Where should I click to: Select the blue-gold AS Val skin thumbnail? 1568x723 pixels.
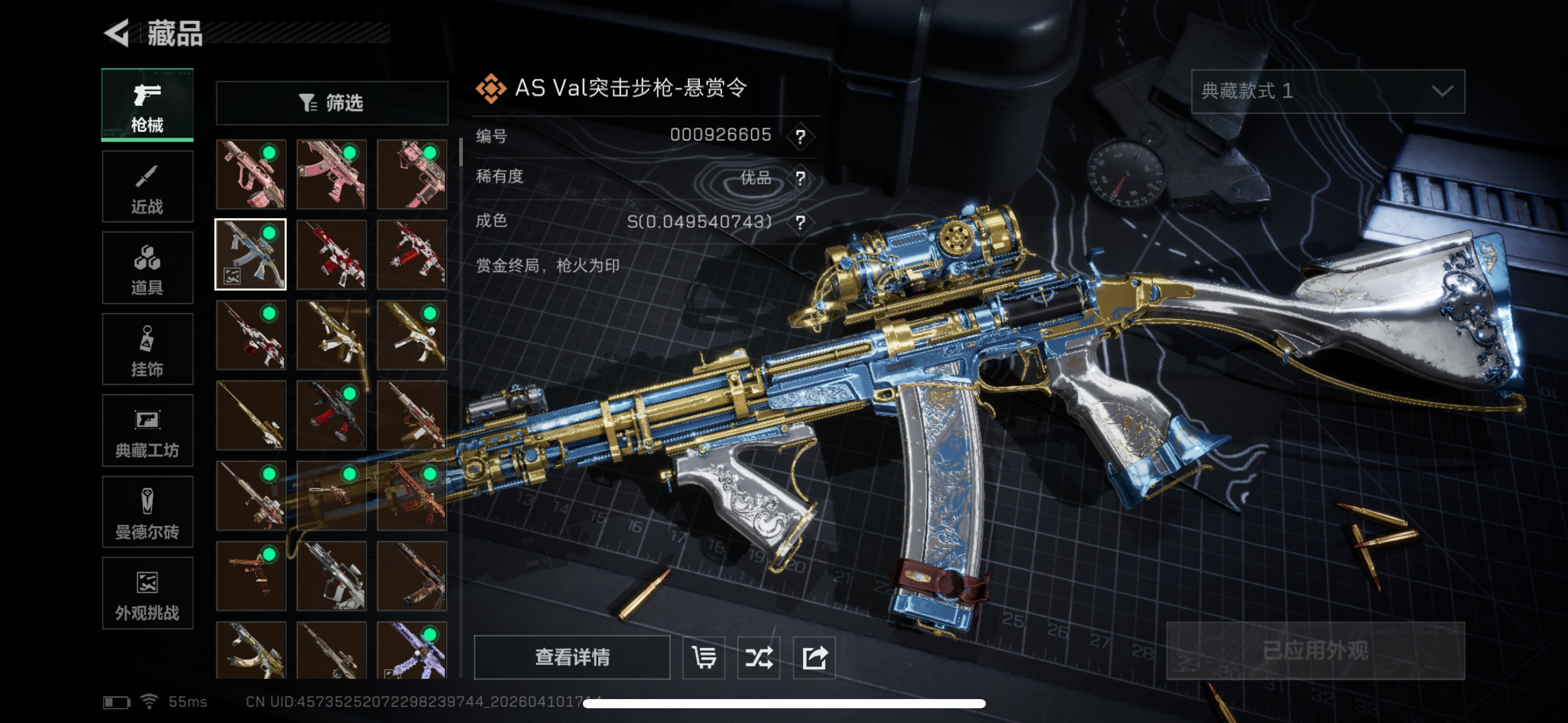pos(251,254)
